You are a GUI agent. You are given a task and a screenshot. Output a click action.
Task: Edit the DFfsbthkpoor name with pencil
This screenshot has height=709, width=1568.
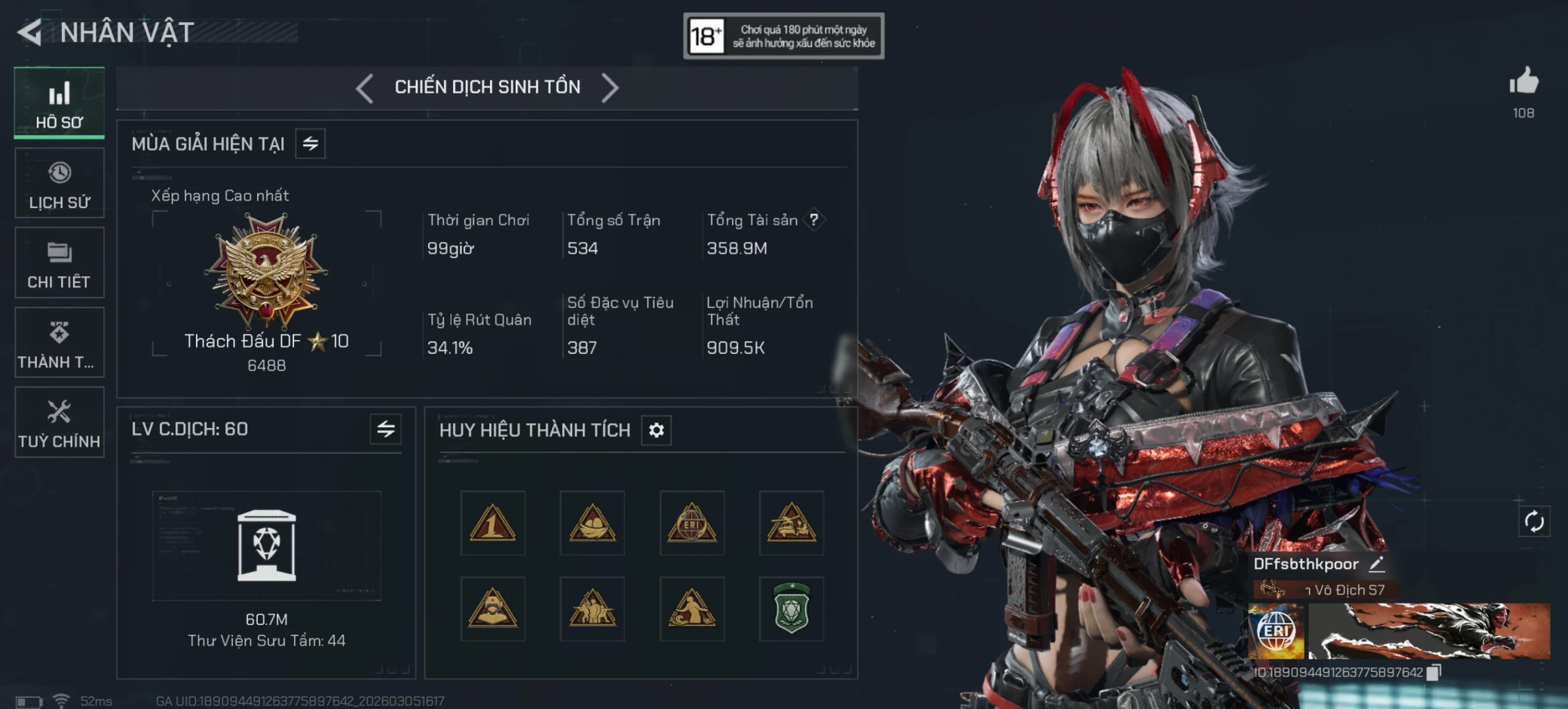(x=1376, y=564)
